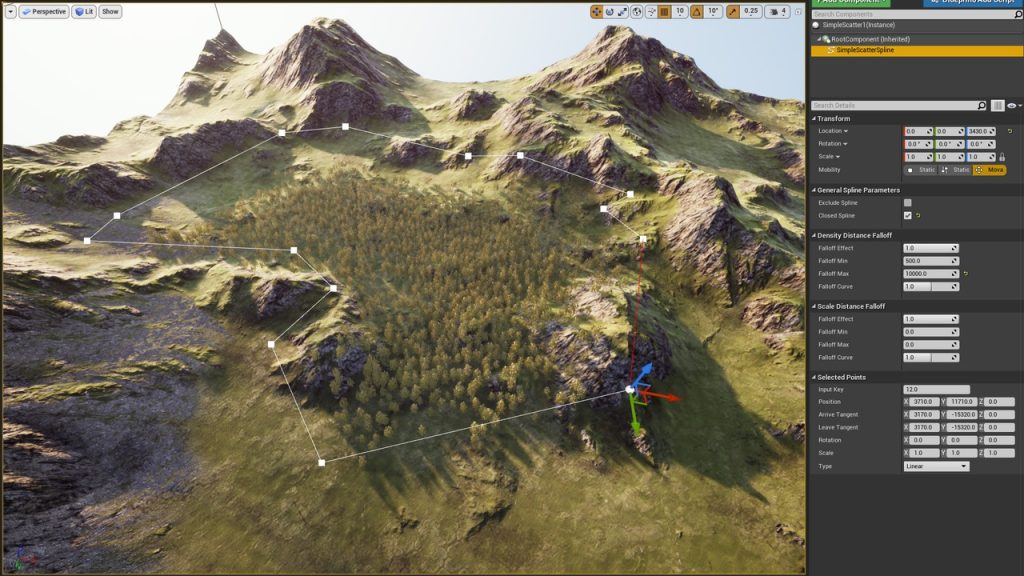Click the Density Falloff Min field showing 500.0
Image resolution: width=1024 pixels, height=576 pixels.
point(929,261)
